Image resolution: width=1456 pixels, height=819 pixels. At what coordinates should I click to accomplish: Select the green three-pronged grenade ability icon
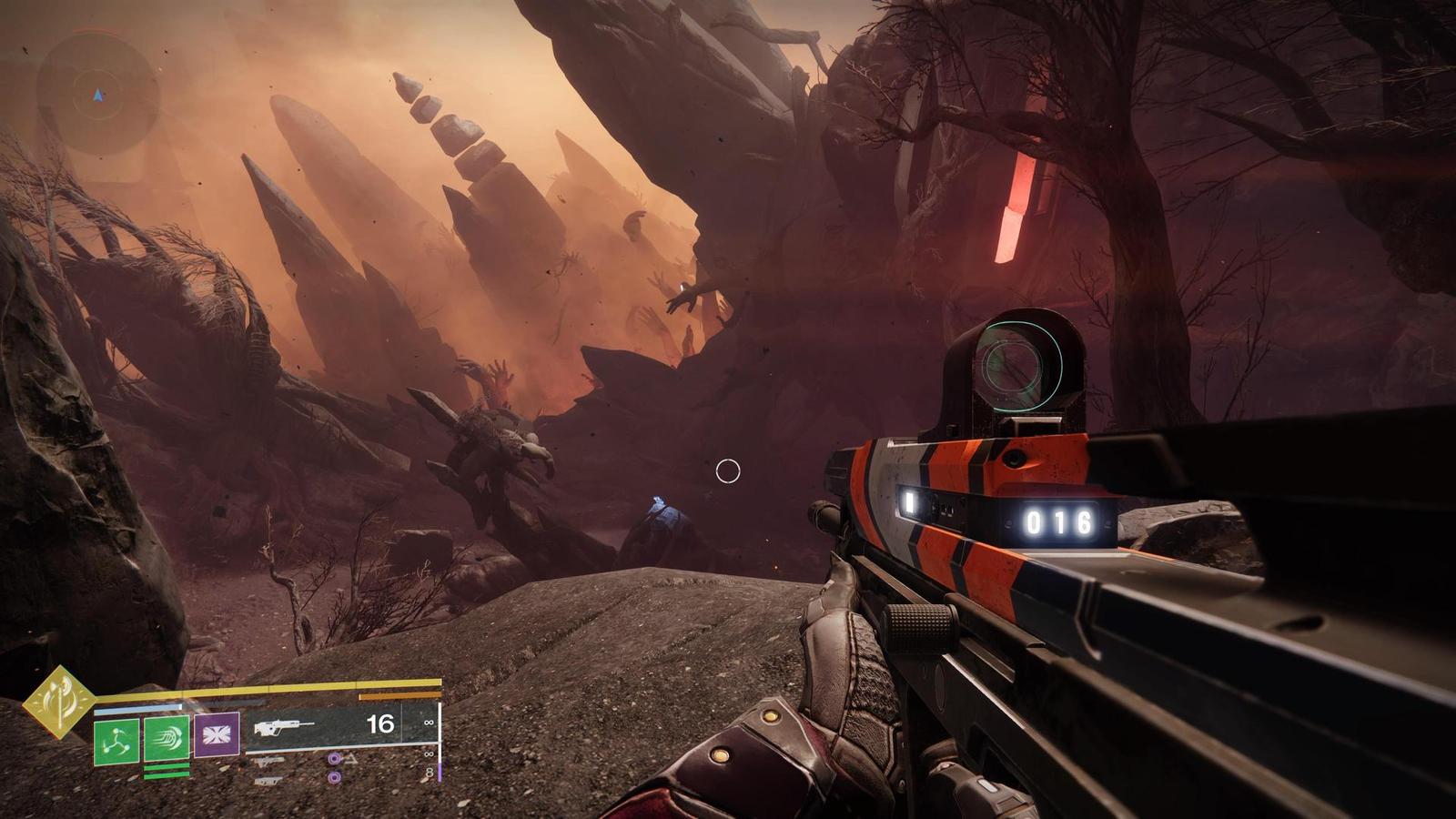click(x=116, y=742)
